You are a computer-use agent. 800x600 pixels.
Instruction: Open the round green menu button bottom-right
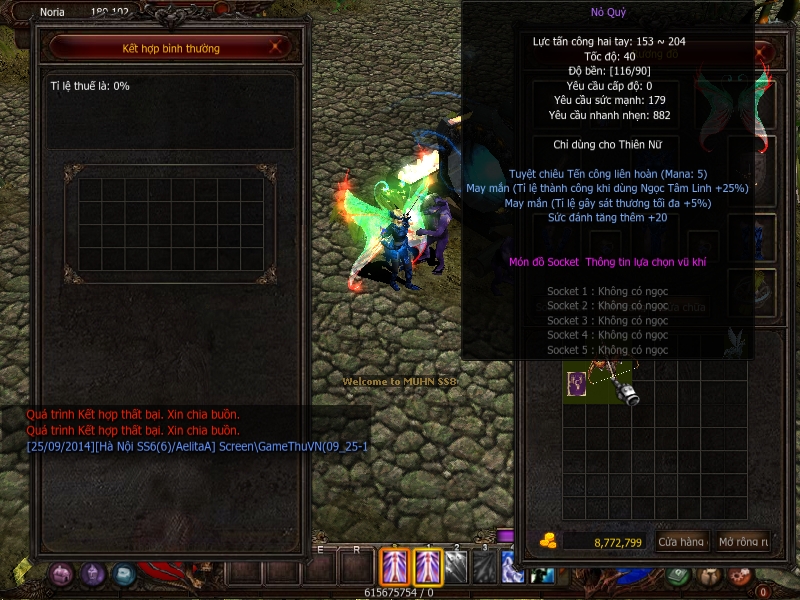tap(679, 575)
